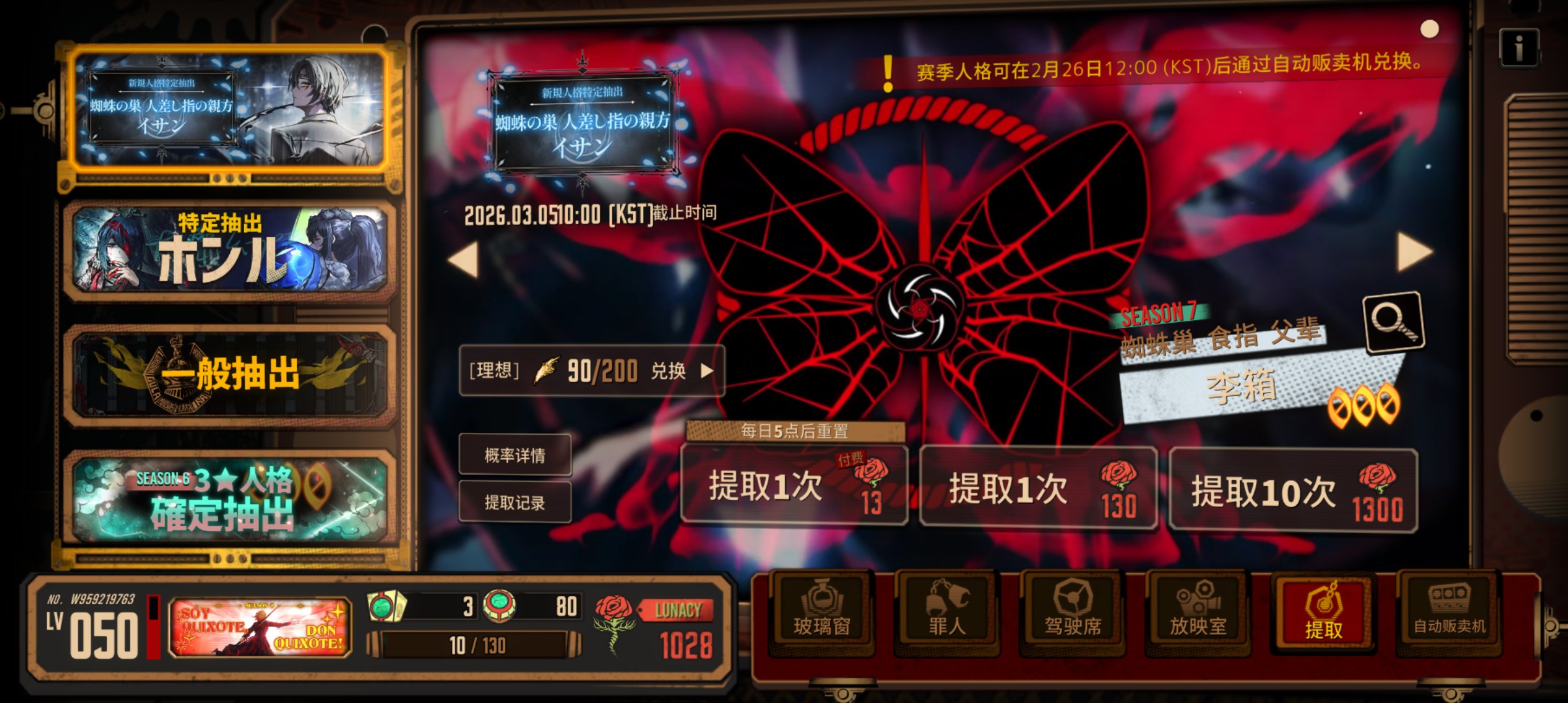Open the 放映室 projection room icon
The width and height of the screenshot is (1568, 703).
tap(1197, 615)
